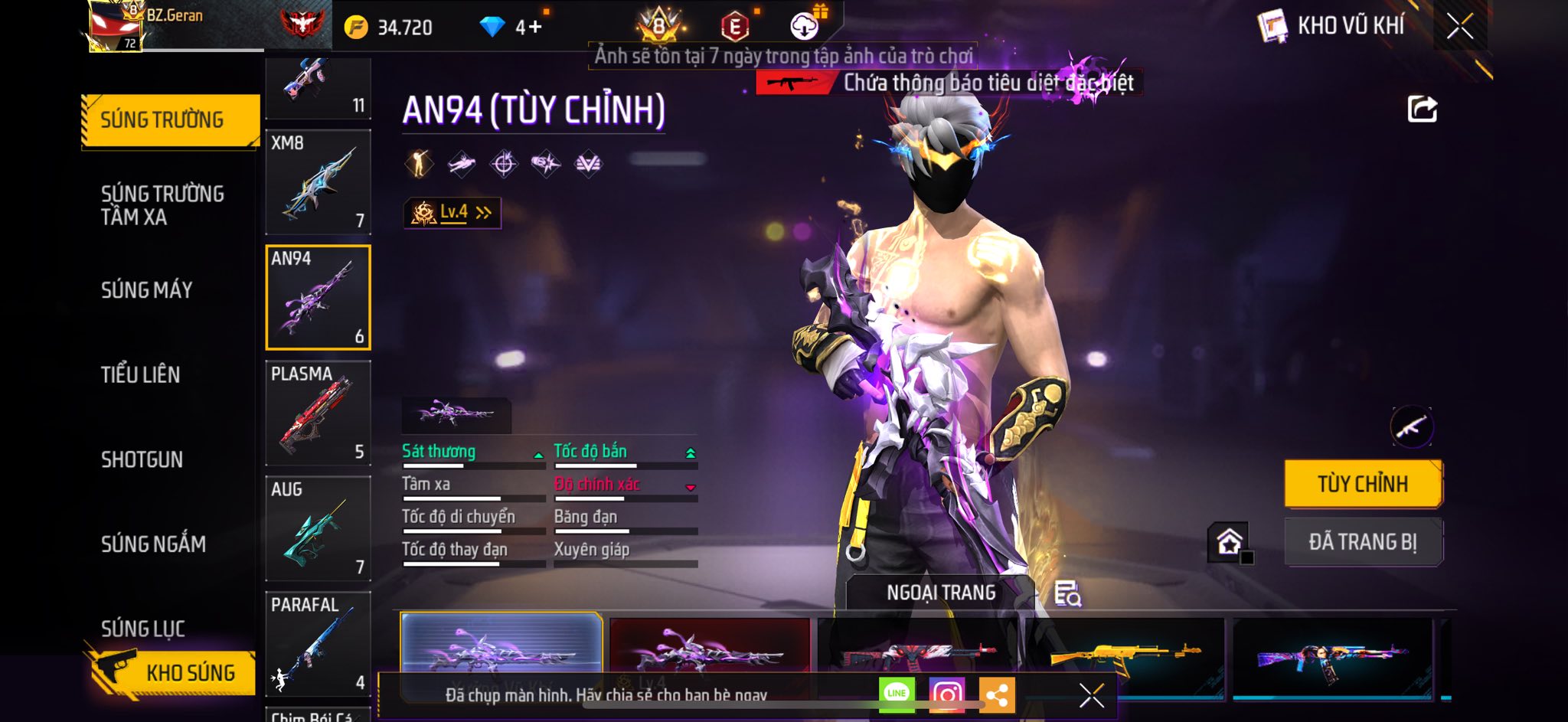The image size is (1568, 722).
Task: Close the Kho Vũ Khí screen
Action: pyautogui.click(x=1459, y=26)
